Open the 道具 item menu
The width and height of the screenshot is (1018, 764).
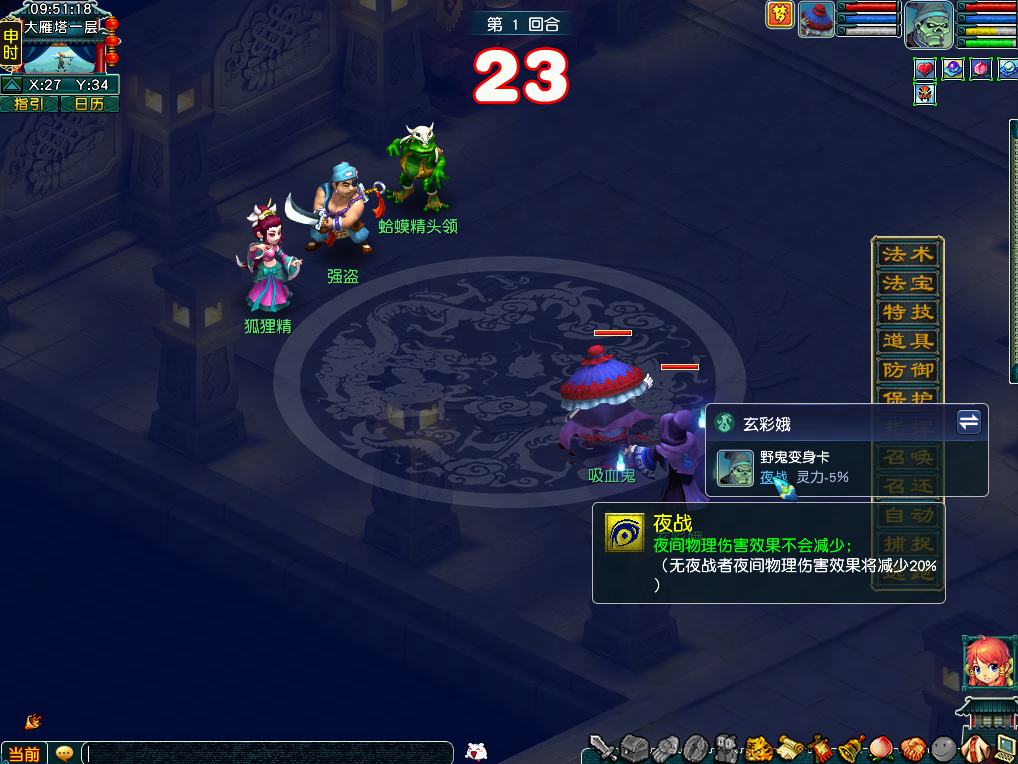tap(907, 342)
